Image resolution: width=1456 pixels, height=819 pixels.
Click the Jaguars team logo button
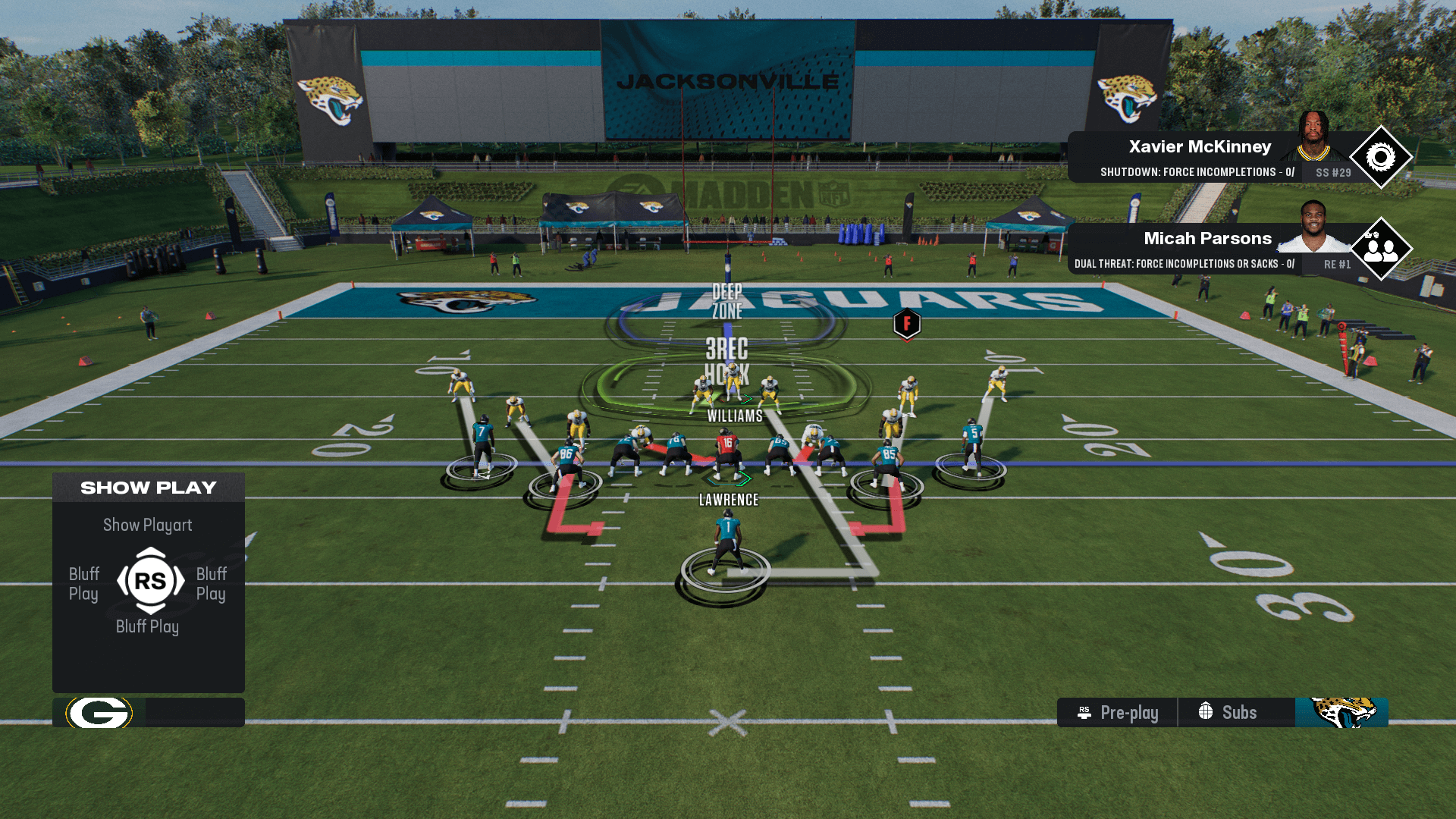tap(1341, 713)
